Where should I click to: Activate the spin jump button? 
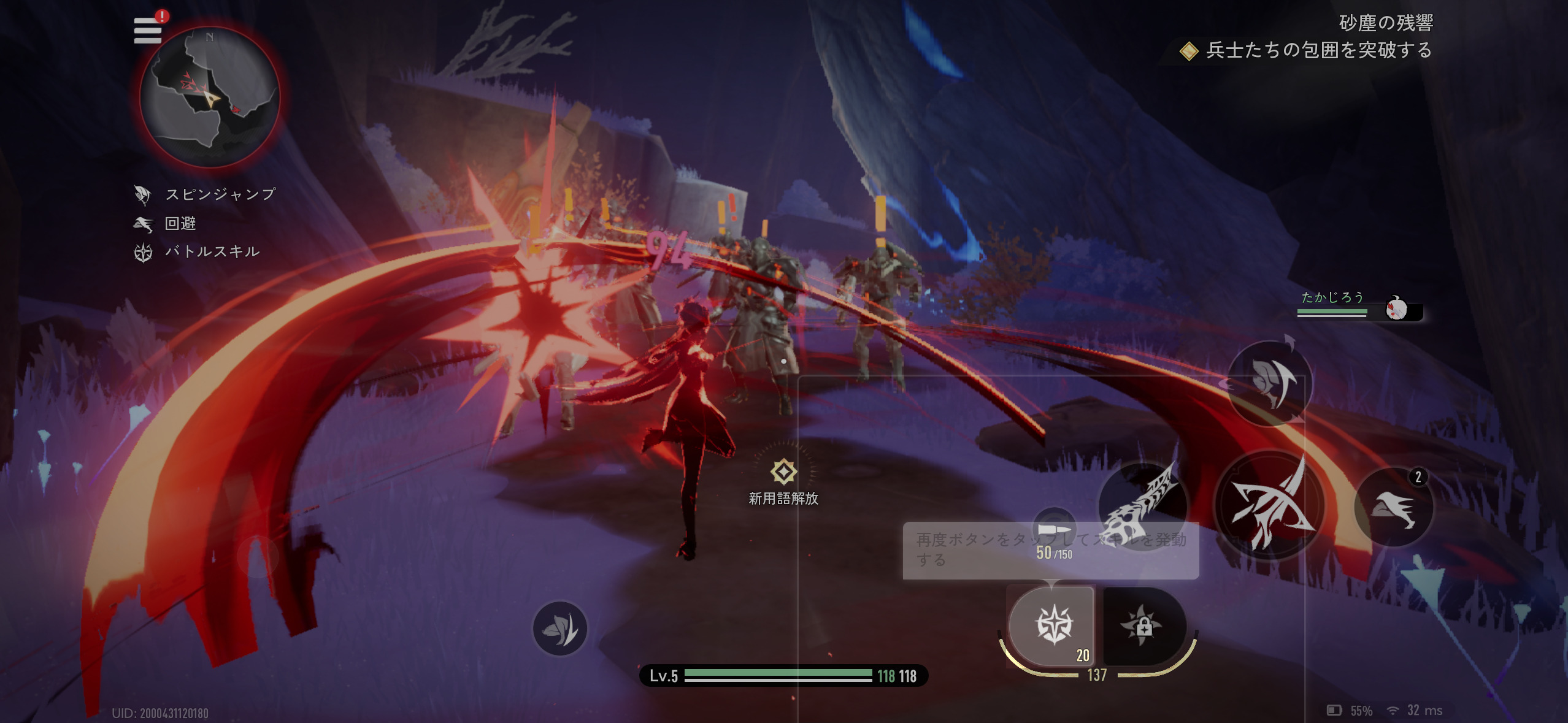click(x=1269, y=383)
